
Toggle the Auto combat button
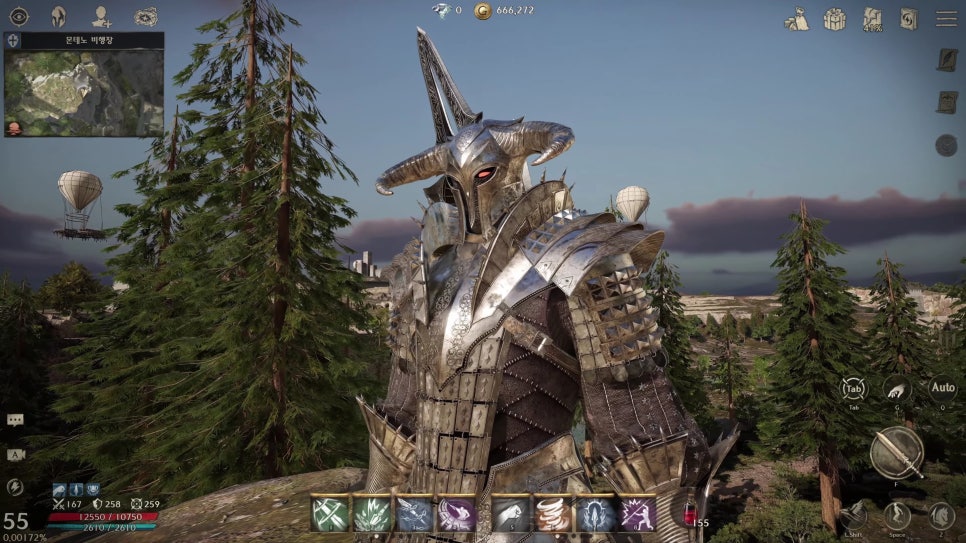click(942, 389)
